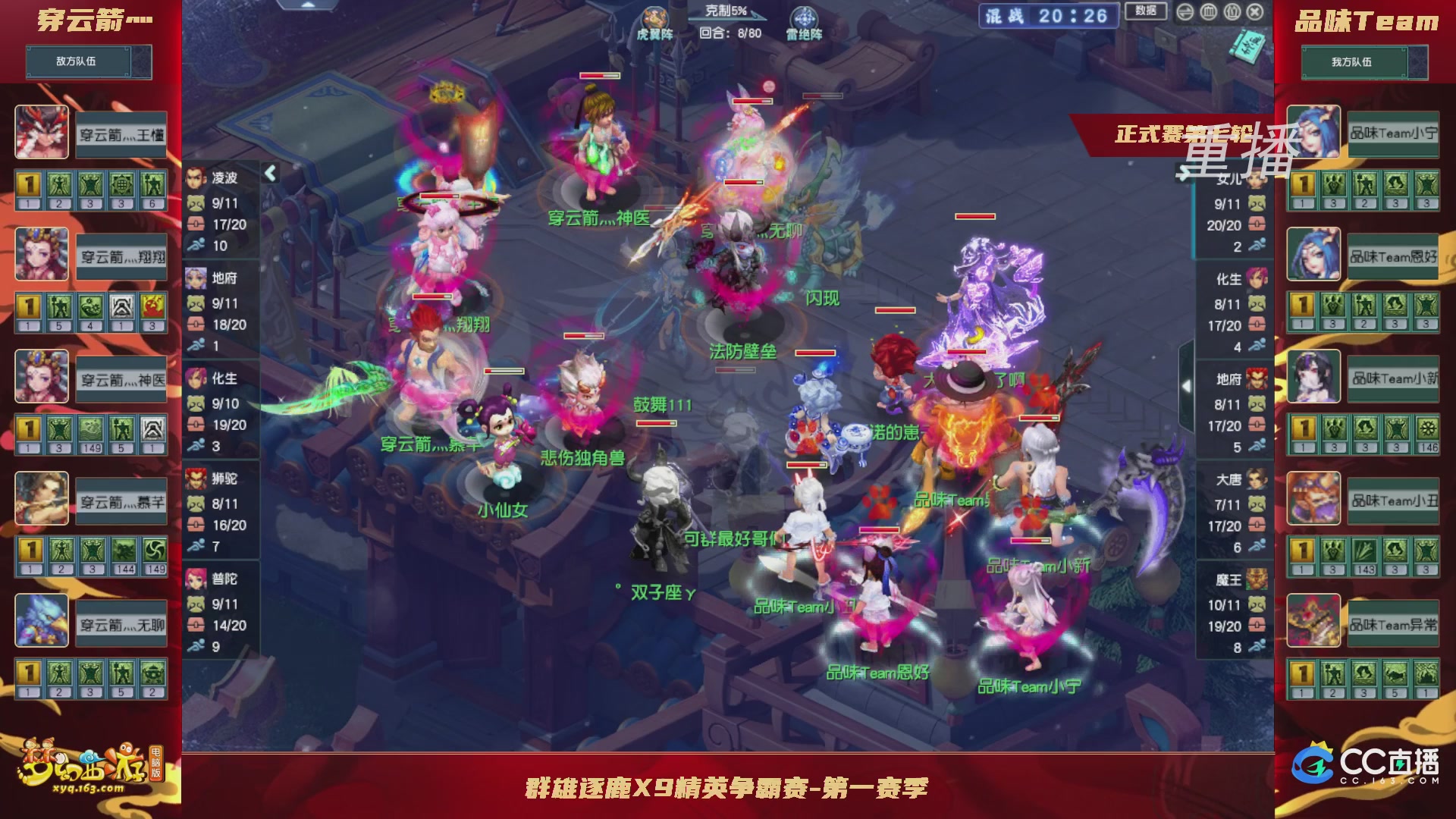This screenshot has height=819, width=1456.
Task: Toggle the figures circular control near top right
Action: coord(1232,13)
